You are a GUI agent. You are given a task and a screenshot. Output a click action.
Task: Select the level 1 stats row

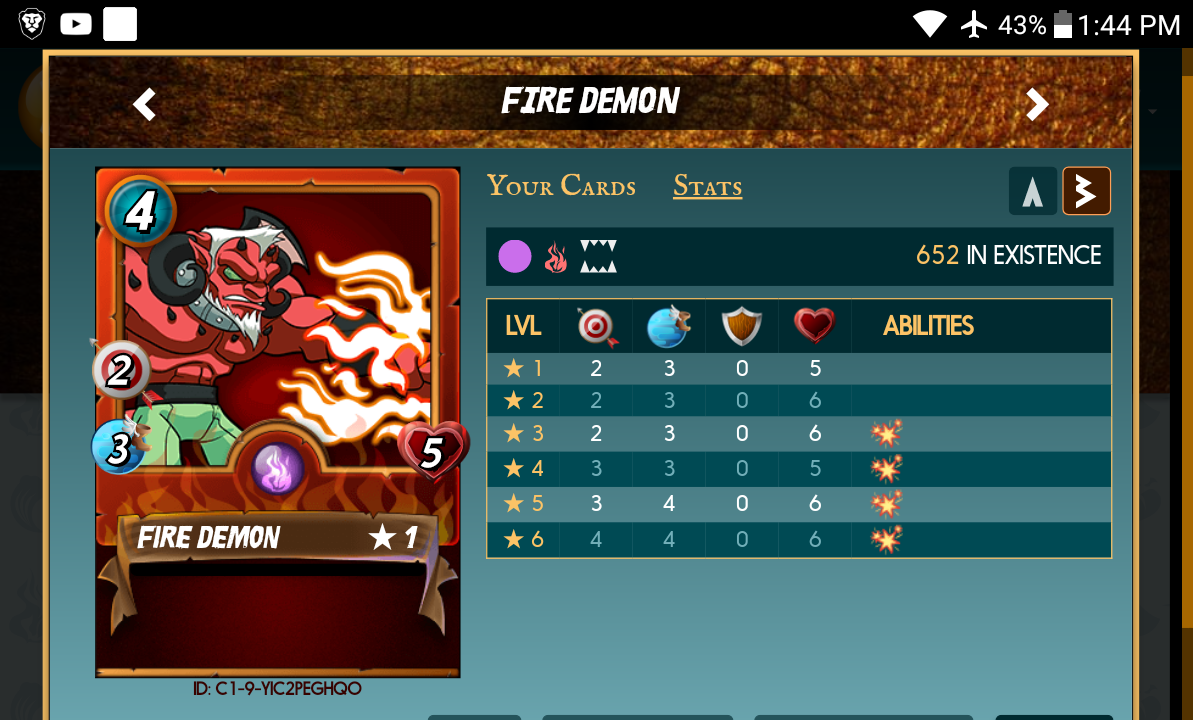[x=798, y=368]
